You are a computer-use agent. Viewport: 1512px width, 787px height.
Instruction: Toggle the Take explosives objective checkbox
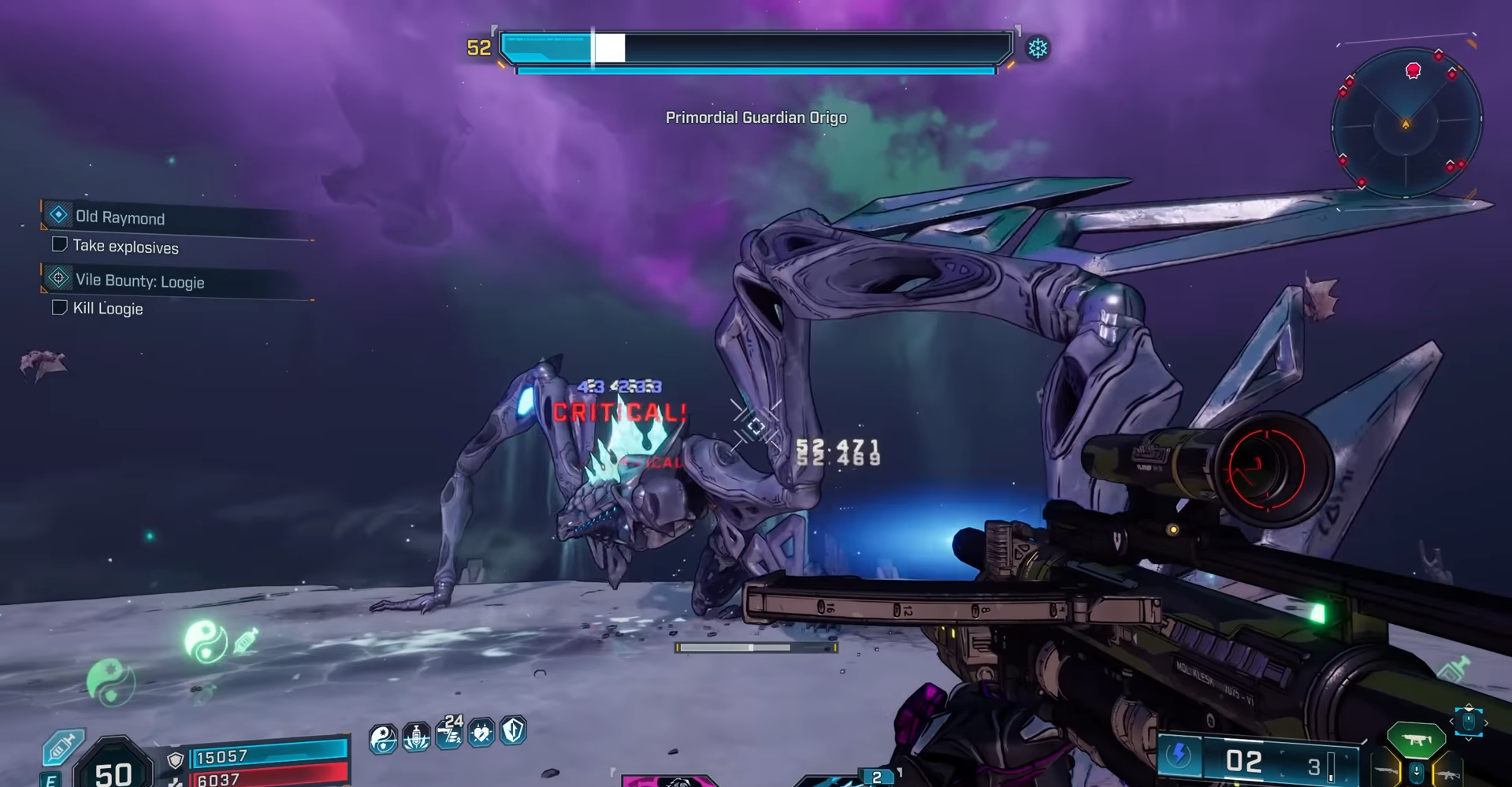[60, 244]
